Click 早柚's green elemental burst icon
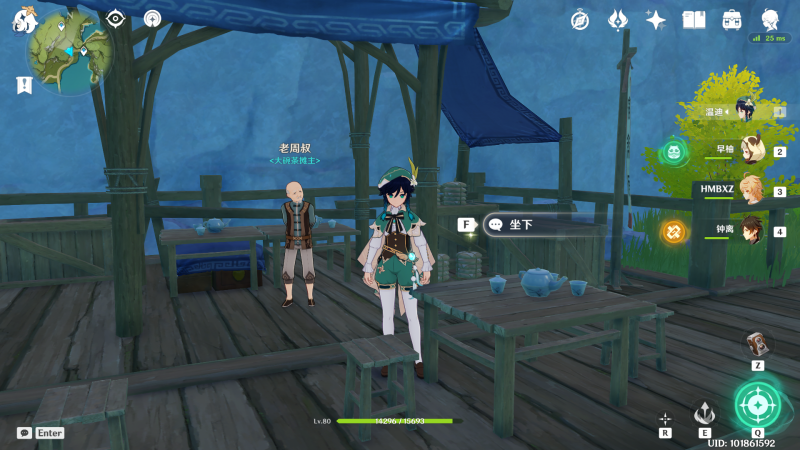800x450 pixels. pyautogui.click(x=674, y=152)
